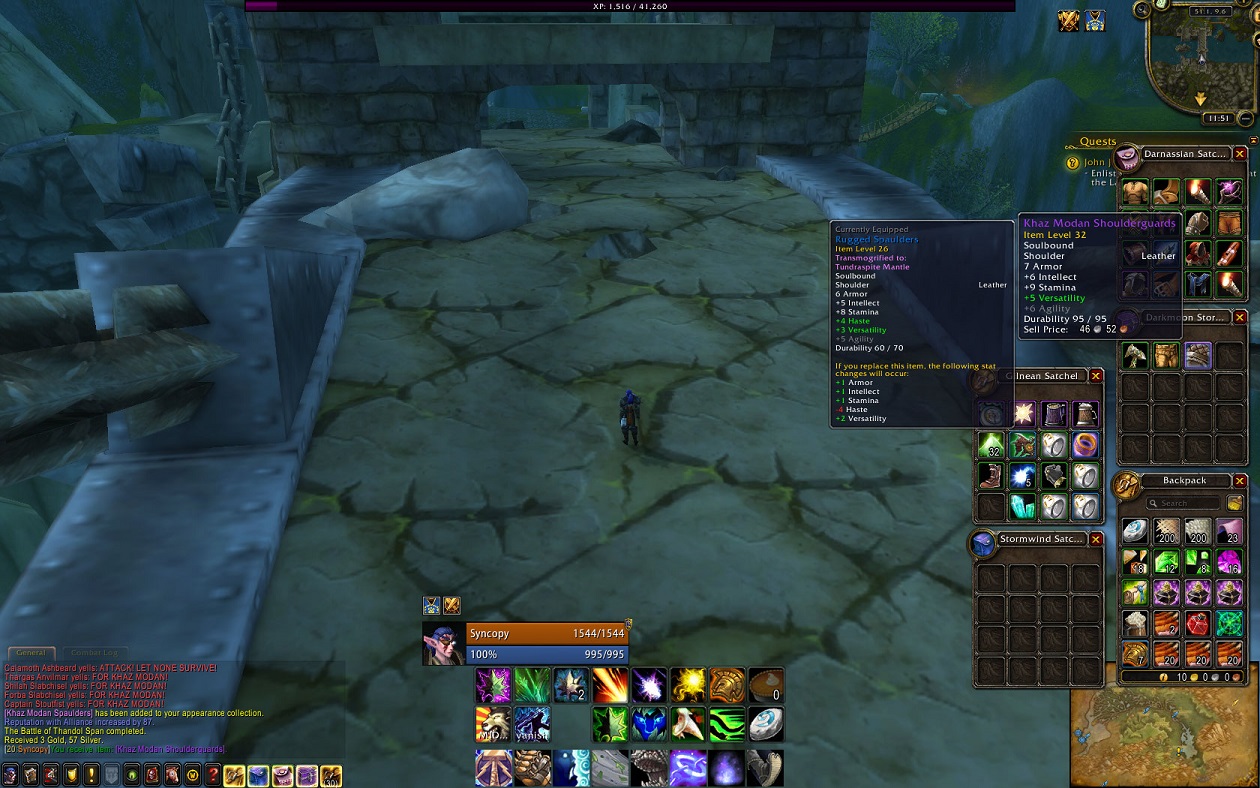Open the red question mark help button
Viewport: 1260px width, 788px height.
click(x=212, y=775)
